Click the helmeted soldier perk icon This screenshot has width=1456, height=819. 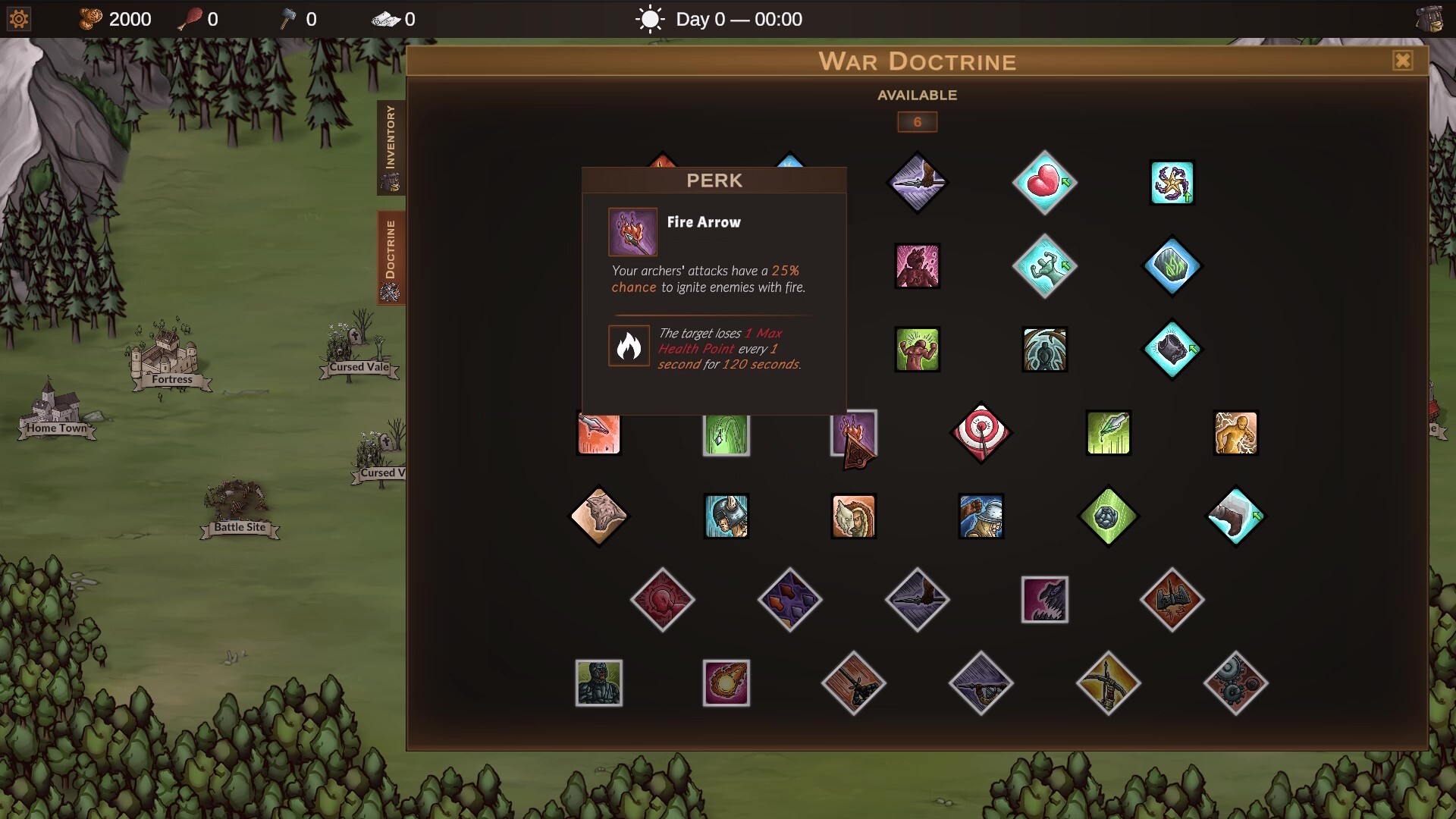(726, 516)
